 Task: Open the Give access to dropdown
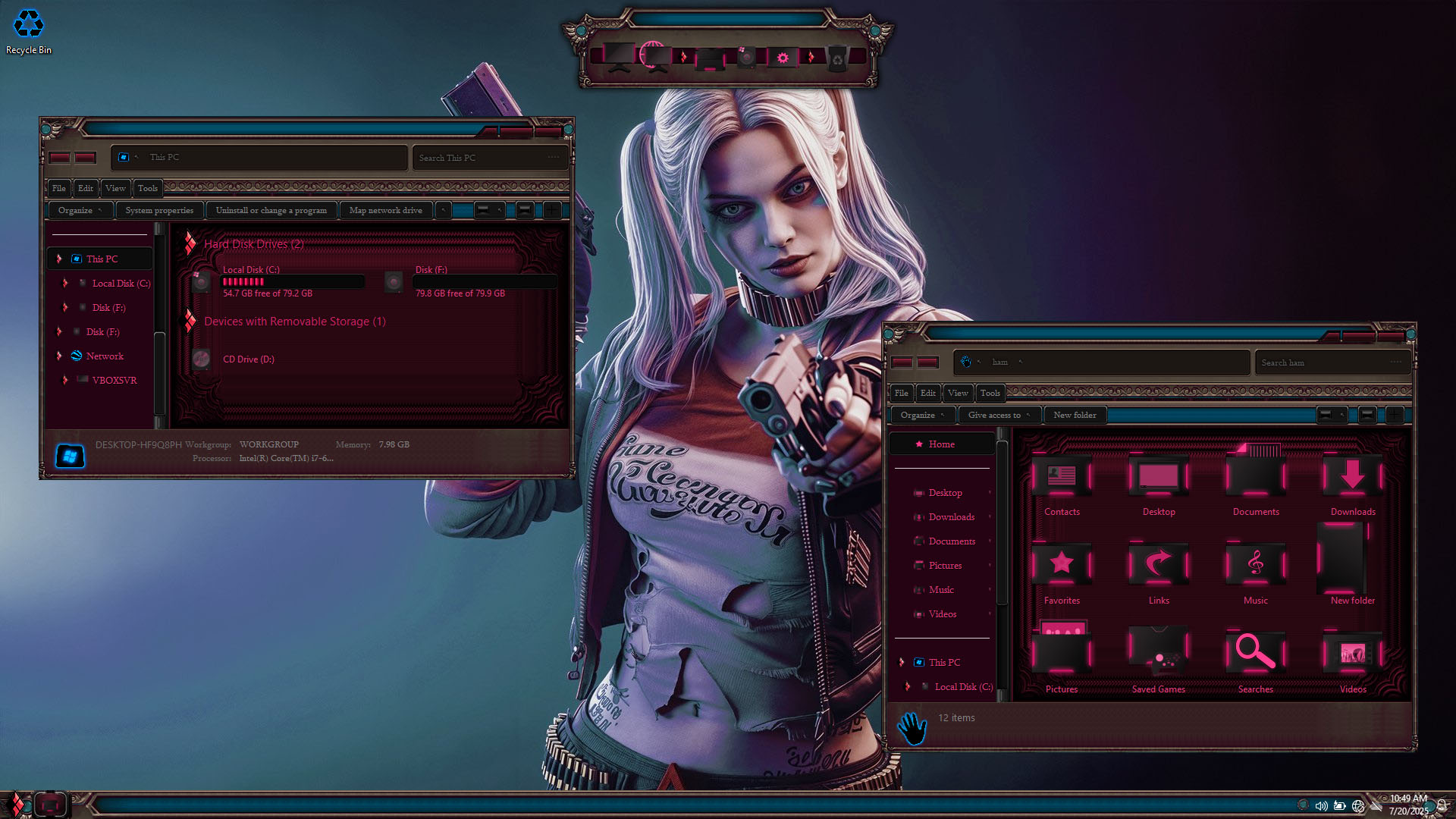(x=998, y=415)
